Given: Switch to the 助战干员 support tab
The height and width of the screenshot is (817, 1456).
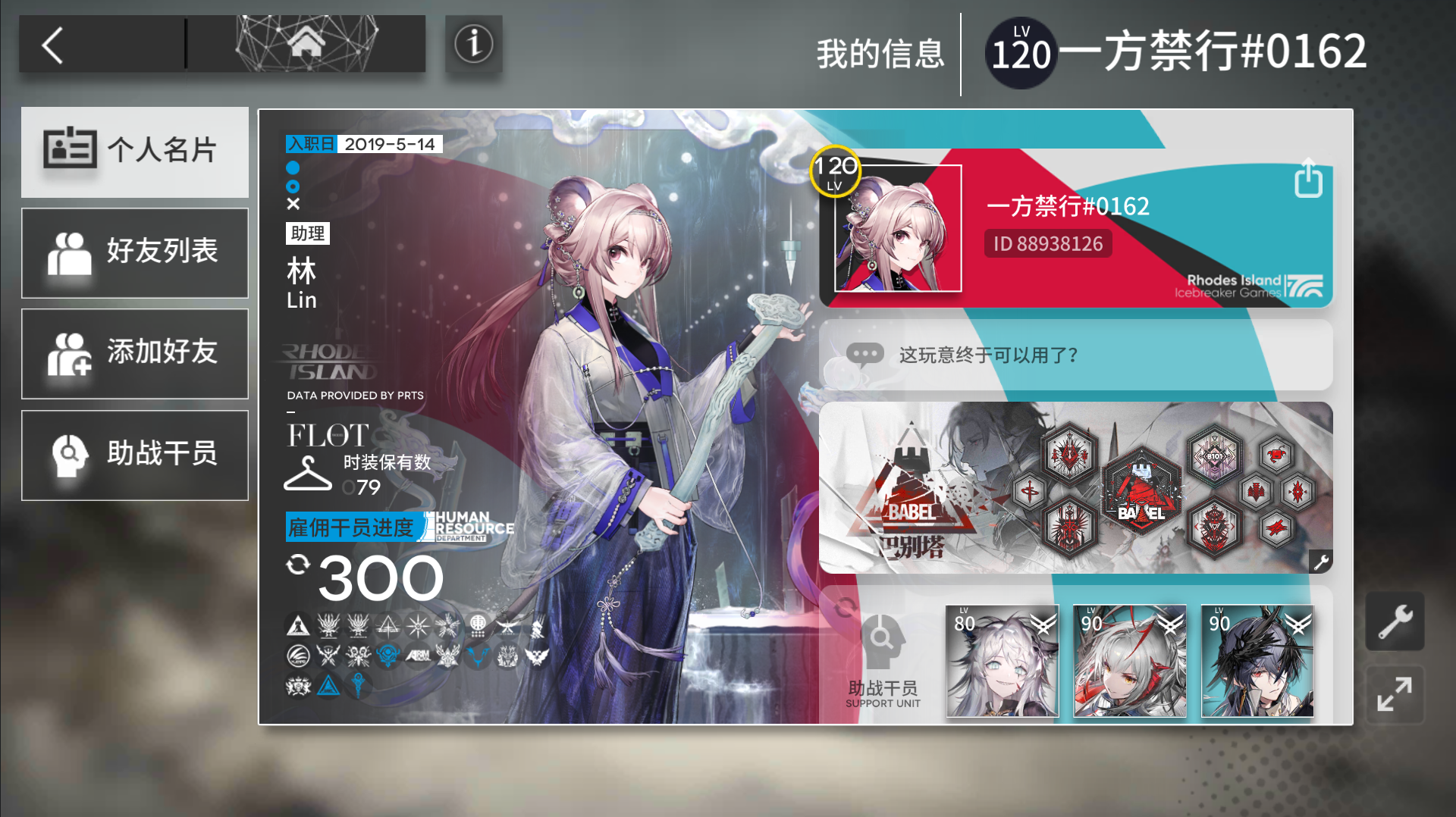Looking at the screenshot, I should tap(134, 455).
